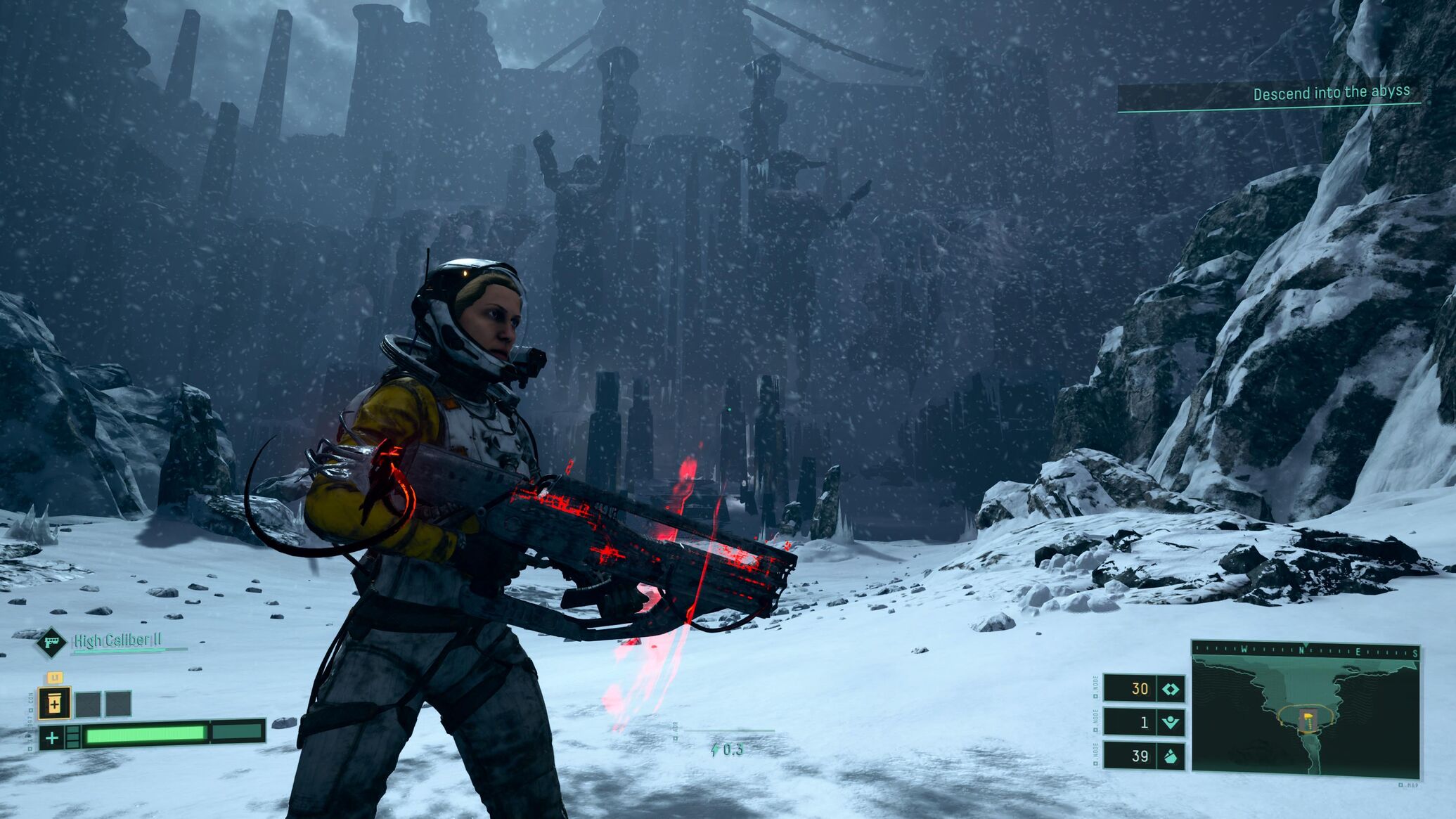
Task: Click the ether resource icon beside 1
Action: coord(1171,722)
